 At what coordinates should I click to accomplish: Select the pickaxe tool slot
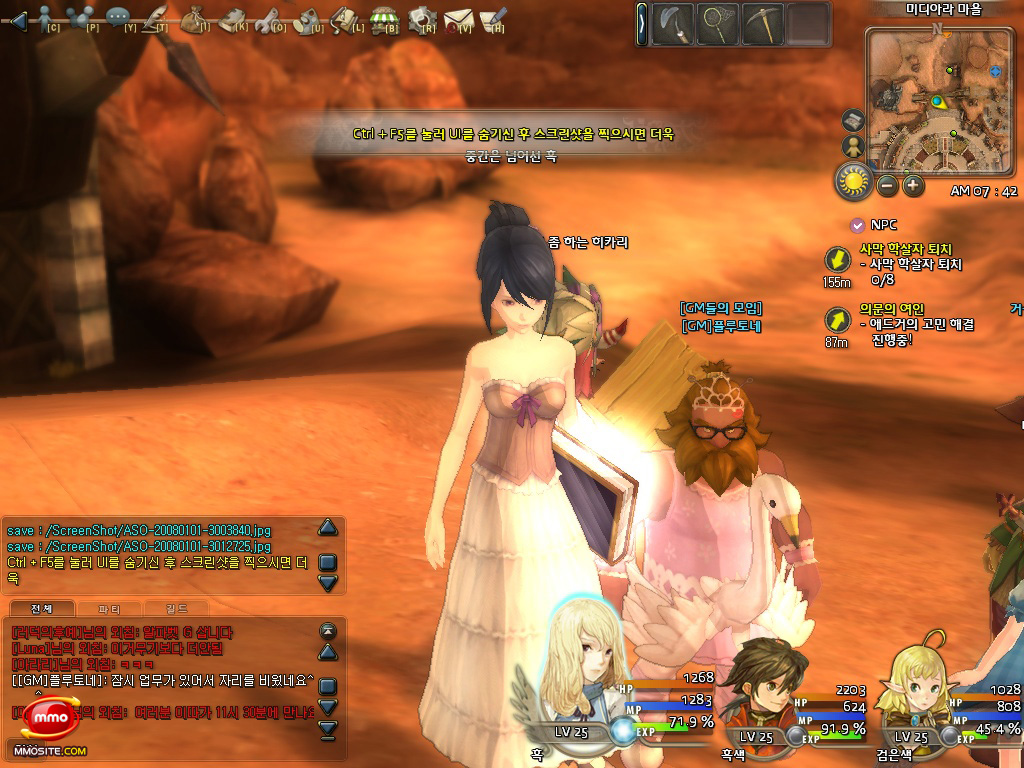pyautogui.click(x=762, y=24)
